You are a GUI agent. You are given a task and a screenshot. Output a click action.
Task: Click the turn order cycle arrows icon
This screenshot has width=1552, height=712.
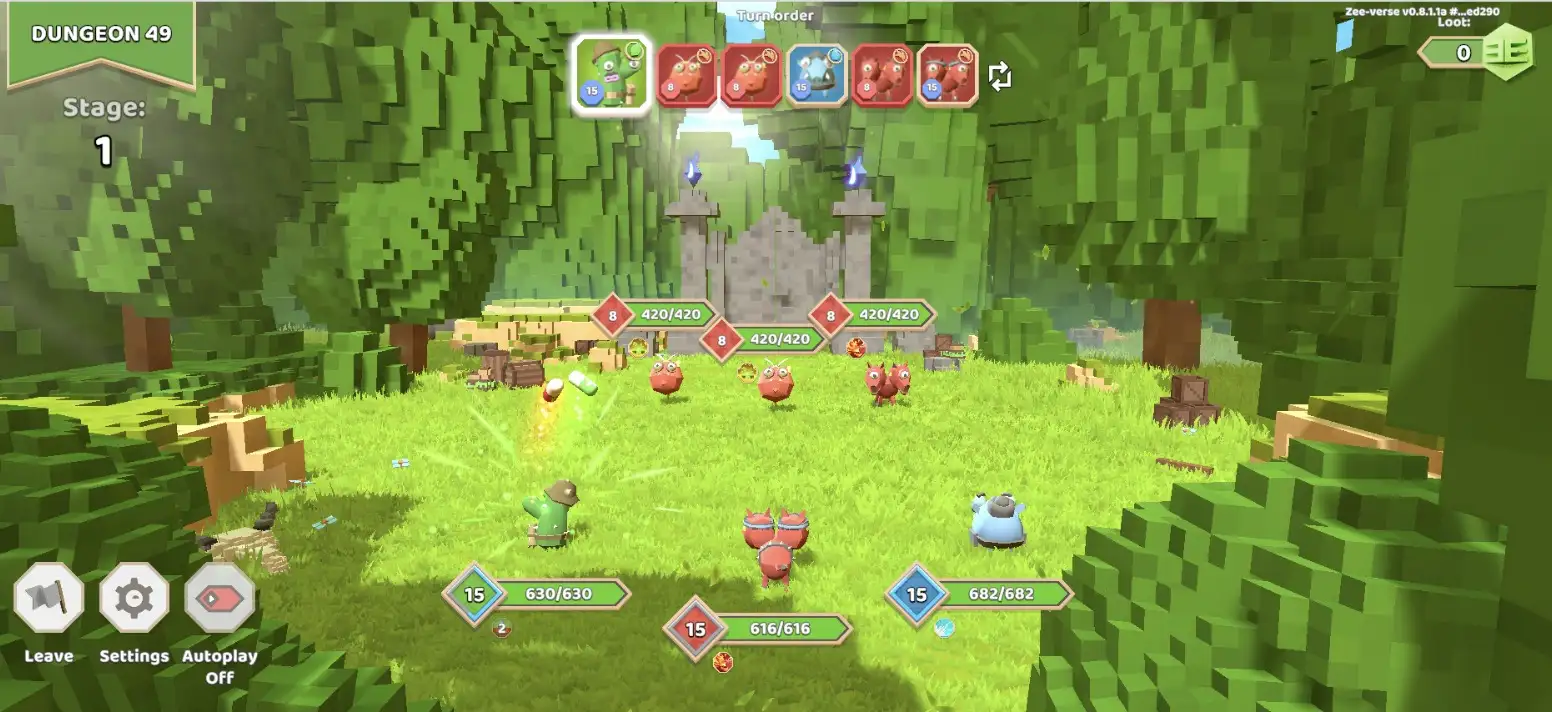(1000, 76)
